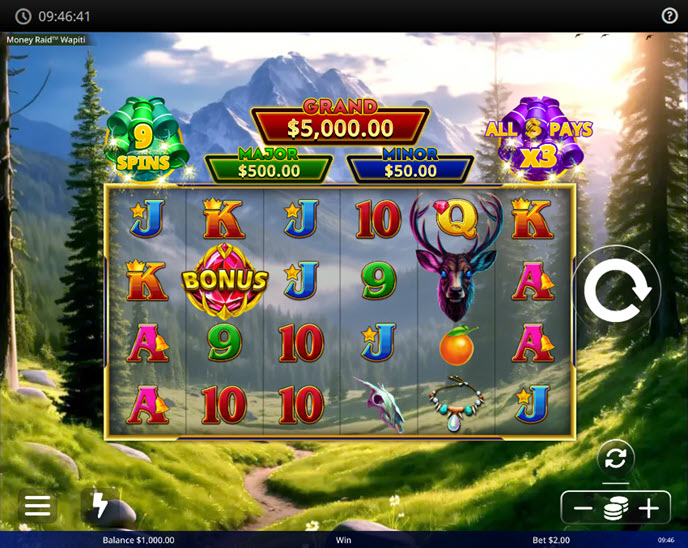Viewport: 688px width, 548px height.
Task: Open the hamburger menu
Action: 38,506
